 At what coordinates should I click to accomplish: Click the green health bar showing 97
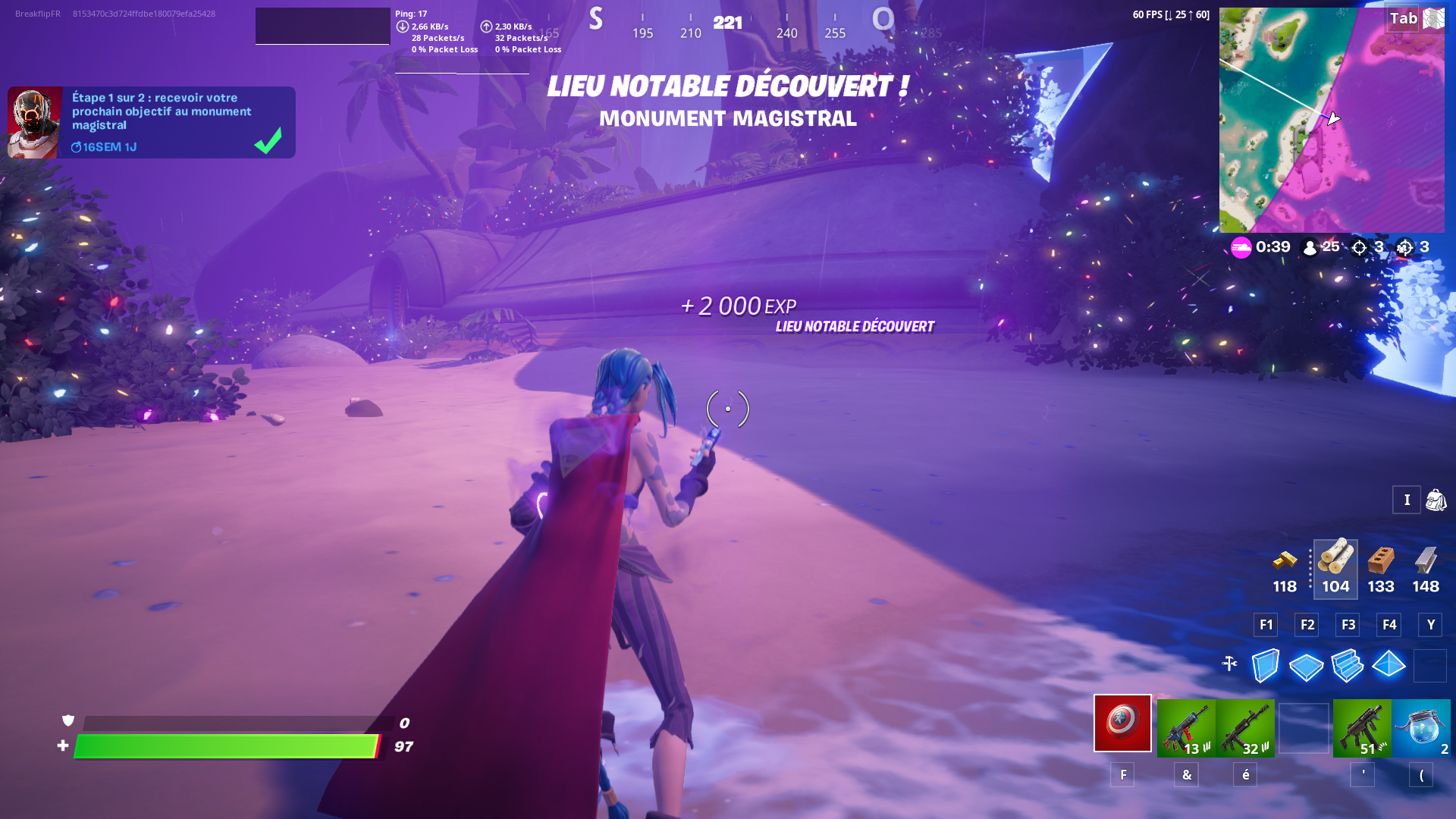click(x=227, y=746)
